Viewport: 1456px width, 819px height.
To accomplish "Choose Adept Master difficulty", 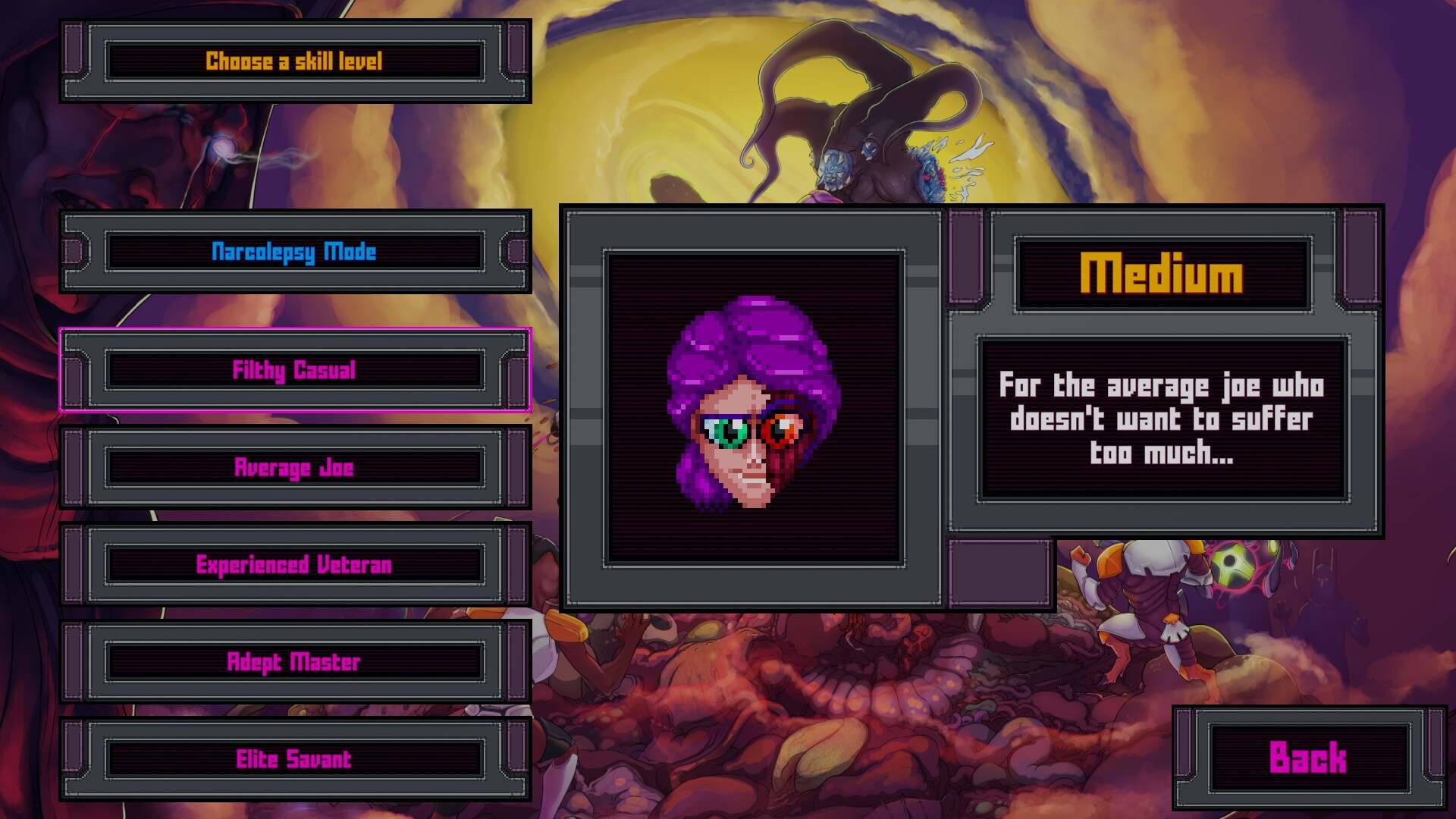I will pyautogui.click(x=294, y=661).
